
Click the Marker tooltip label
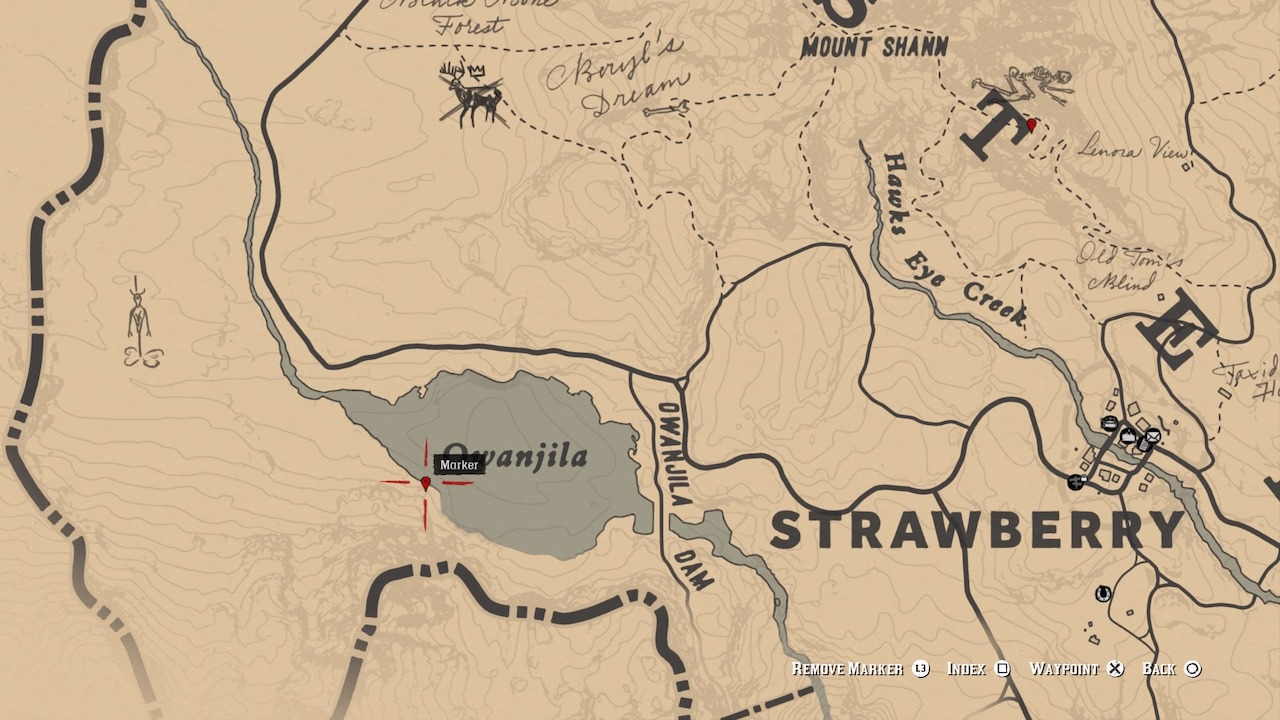460,464
